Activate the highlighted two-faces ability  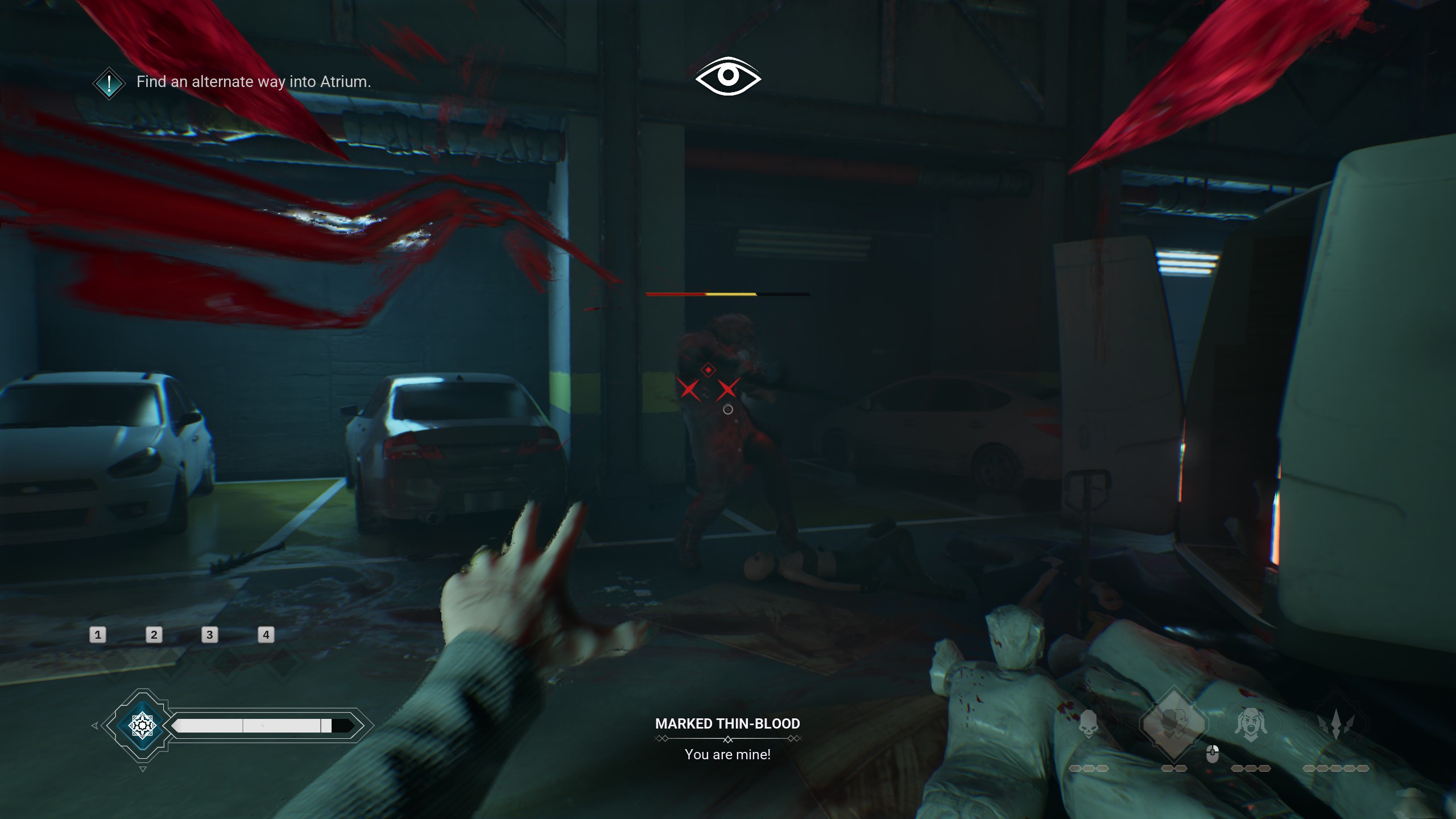point(1174,723)
